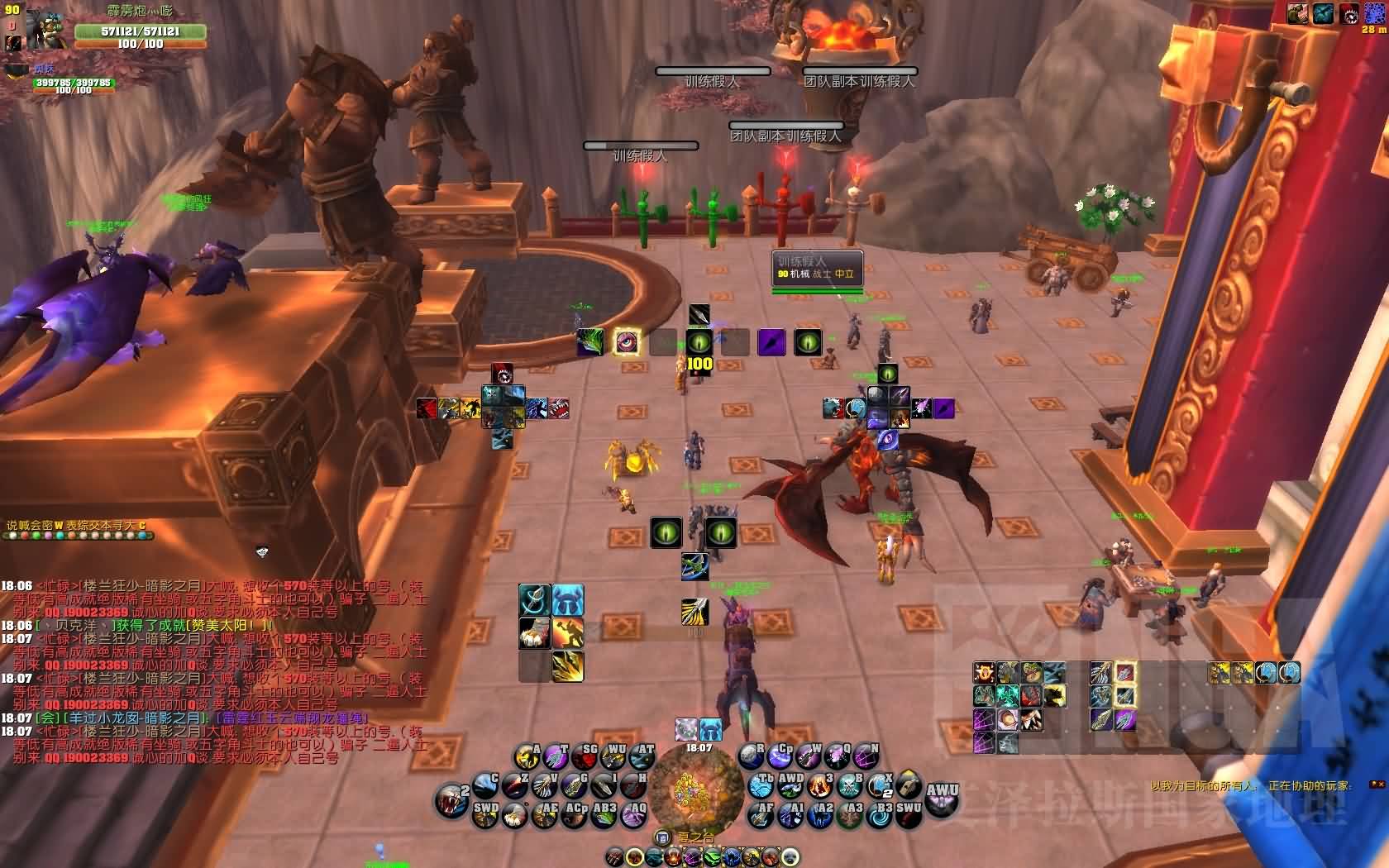Screen dimensions: 1389x868
Task: Use the ability with keybind WU
Action: click(x=612, y=756)
